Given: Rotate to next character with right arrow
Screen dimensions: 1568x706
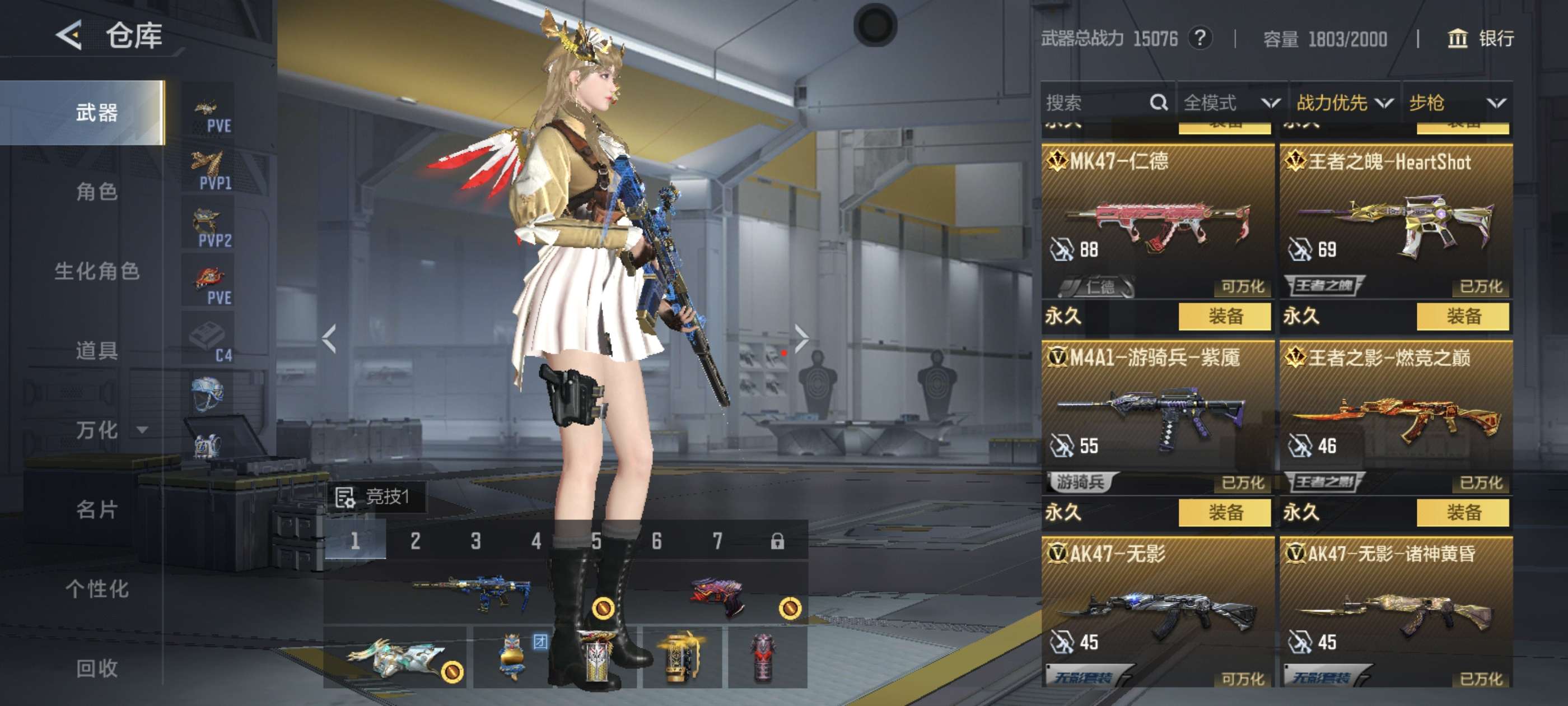Looking at the screenshot, I should (x=801, y=337).
